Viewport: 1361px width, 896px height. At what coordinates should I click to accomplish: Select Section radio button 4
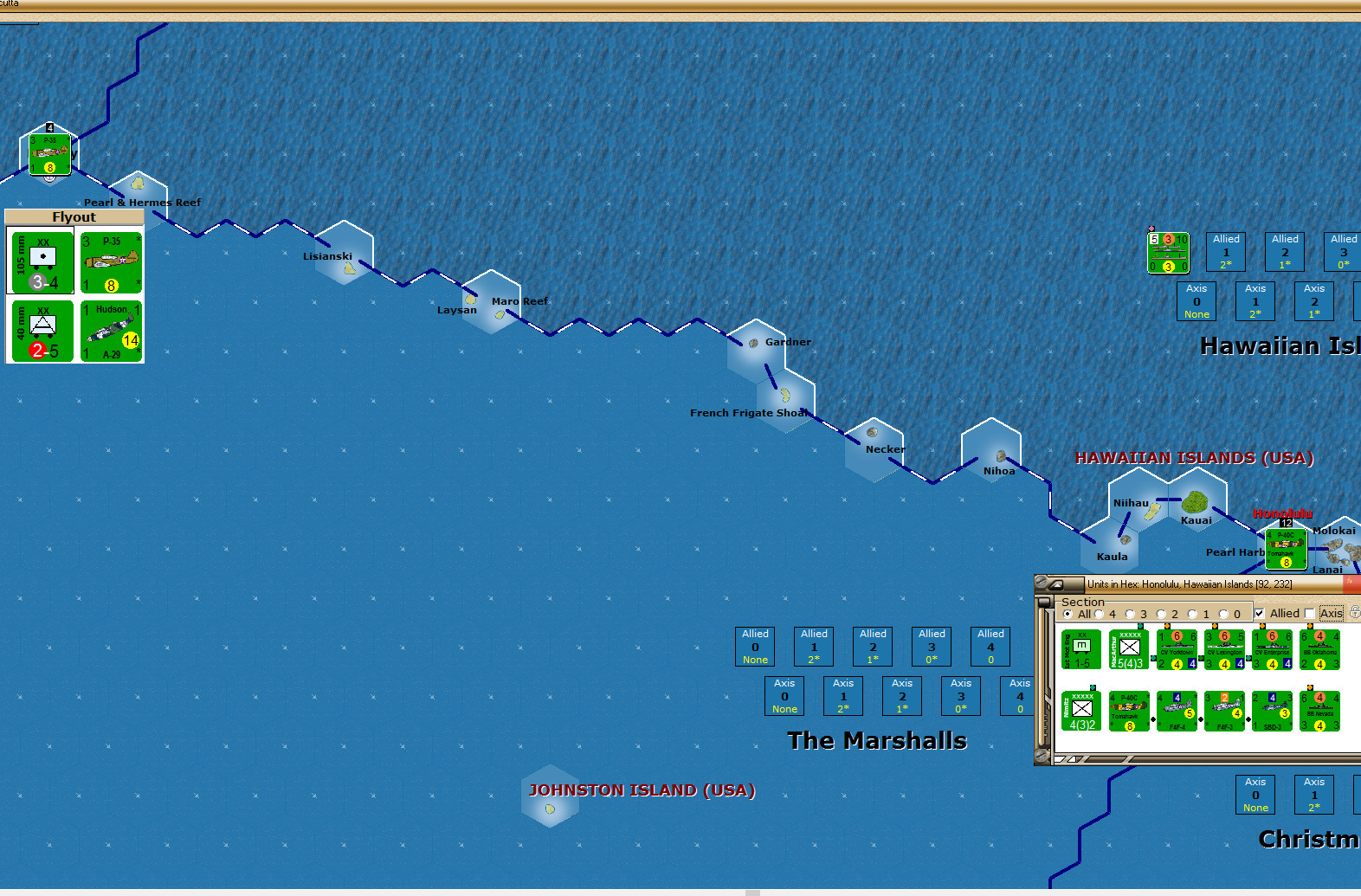click(x=1099, y=614)
